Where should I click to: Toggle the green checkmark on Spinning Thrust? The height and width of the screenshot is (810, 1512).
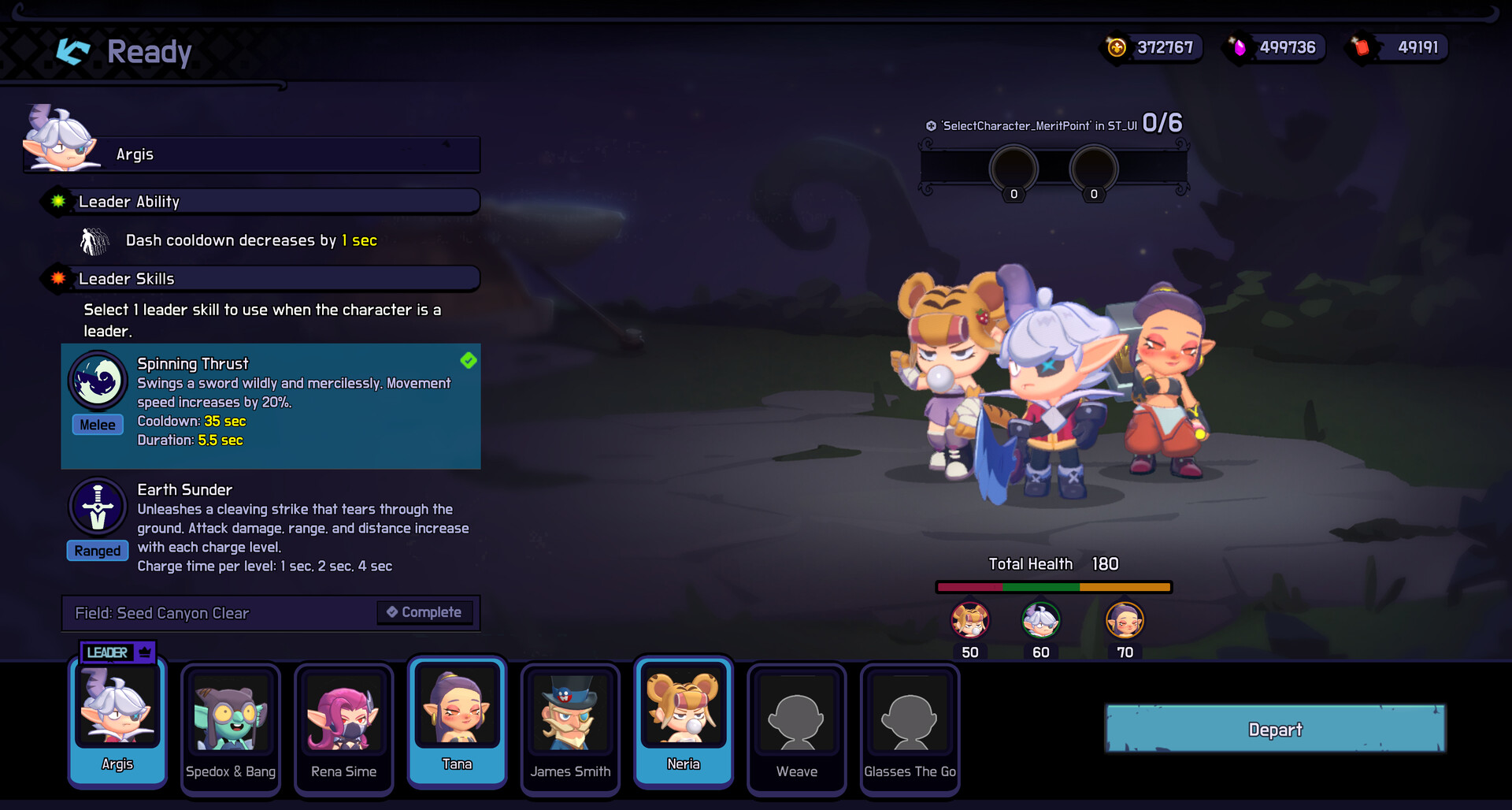[469, 360]
